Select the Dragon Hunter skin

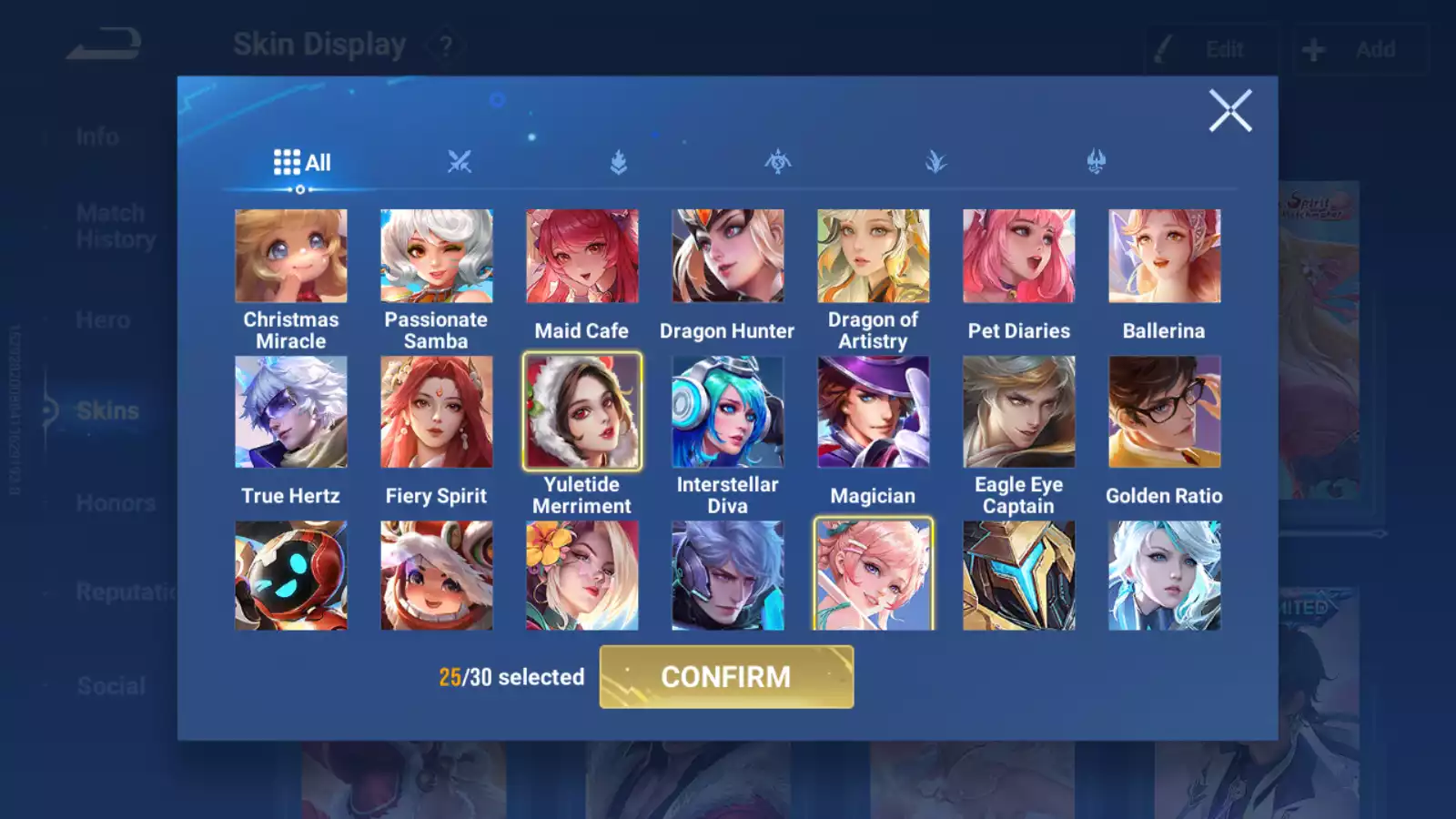[x=728, y=257]
